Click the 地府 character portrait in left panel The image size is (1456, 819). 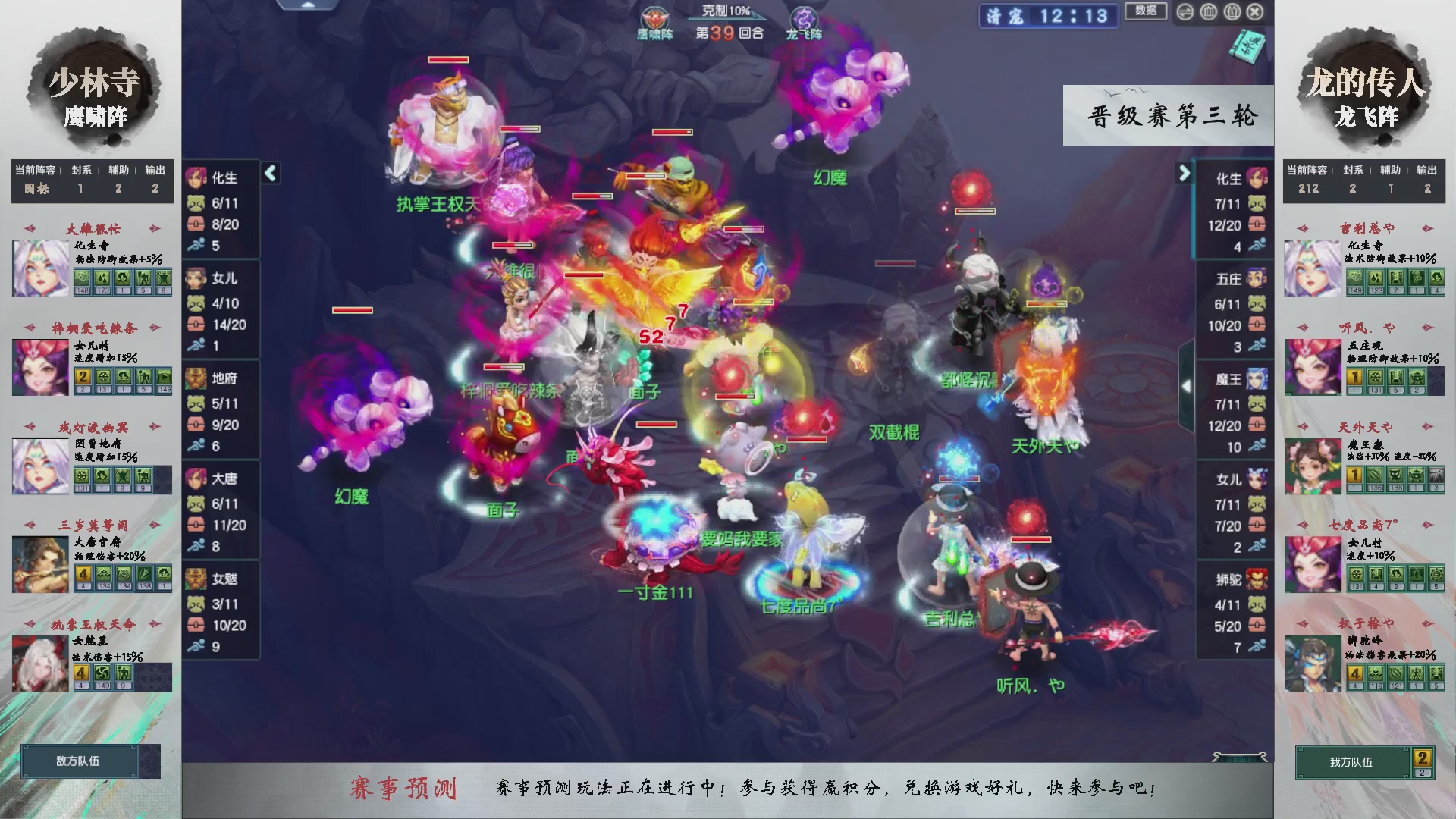coord(197,379)
